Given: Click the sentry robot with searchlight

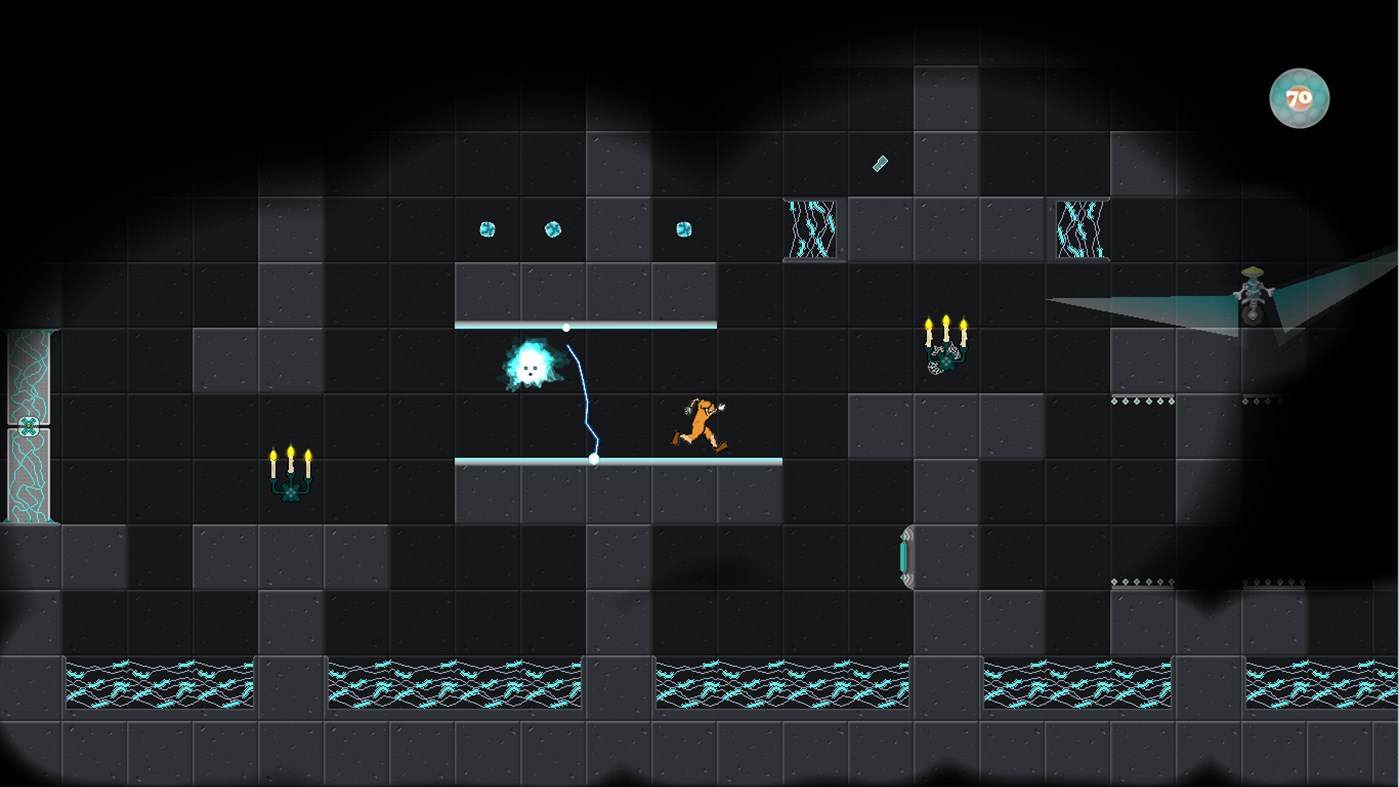Looking at the screenshot, I should pyautogui.click(x=1251, y=295).
